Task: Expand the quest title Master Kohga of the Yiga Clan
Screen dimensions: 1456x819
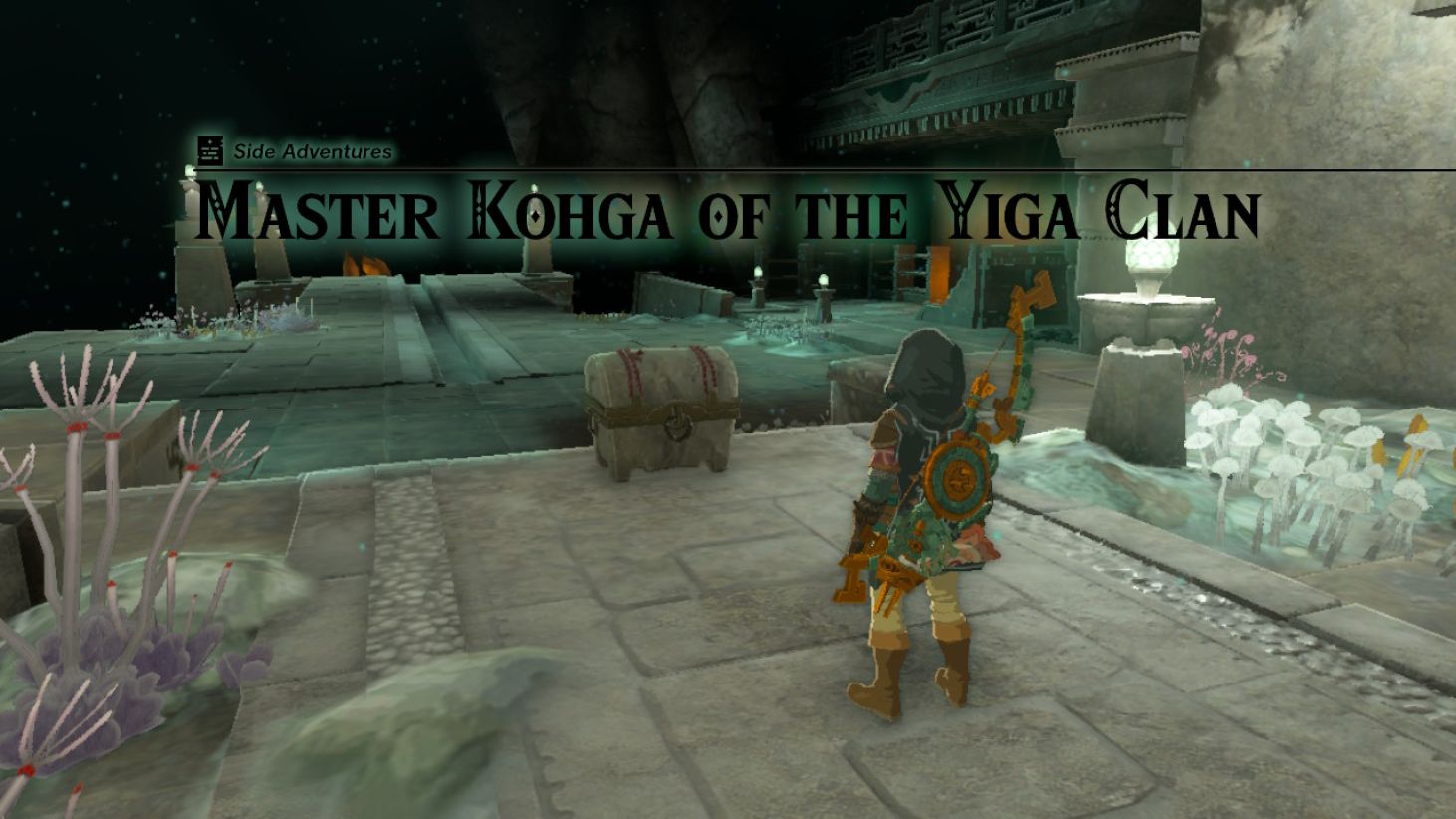Action: coord(727,209)
